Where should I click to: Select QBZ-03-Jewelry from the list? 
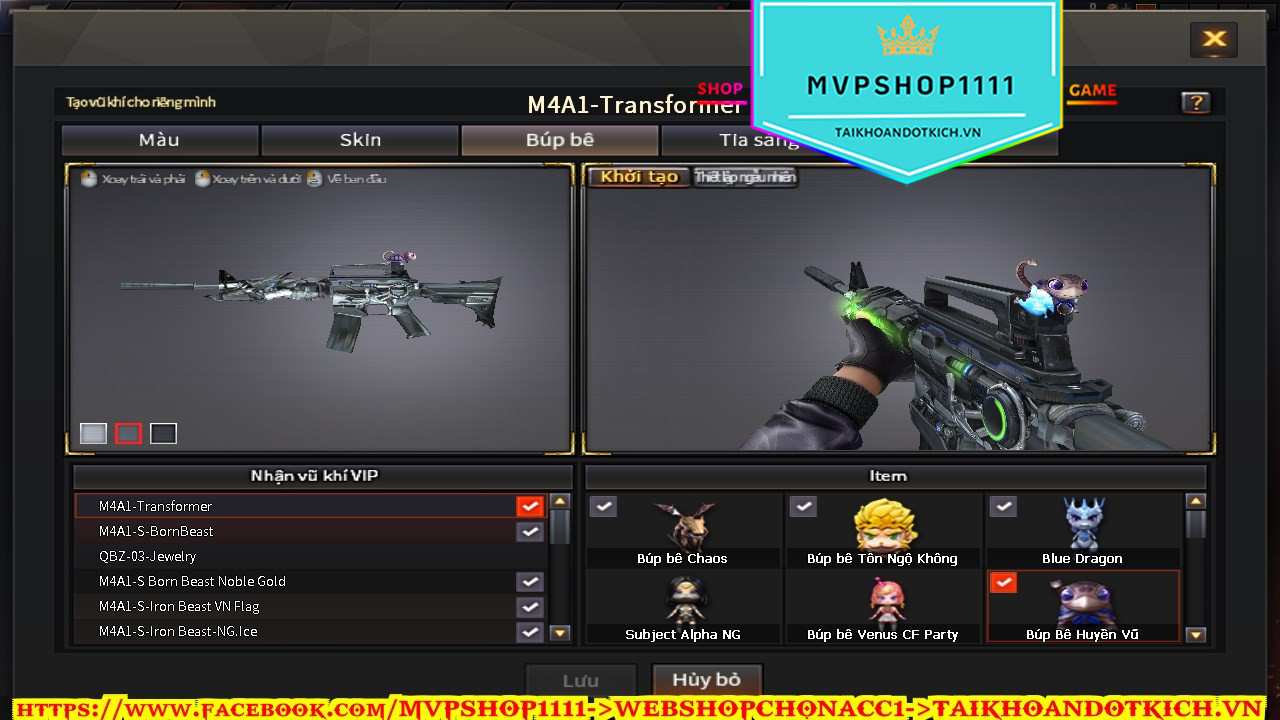pyautogui.click(x=300, y=556)
